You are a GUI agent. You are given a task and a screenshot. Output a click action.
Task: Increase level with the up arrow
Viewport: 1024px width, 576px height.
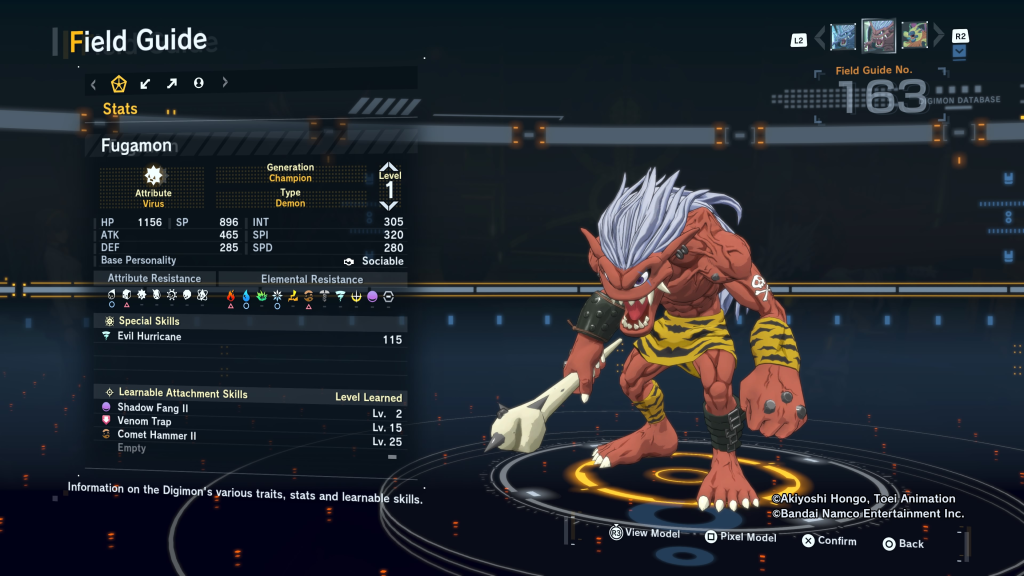tap(389, 167)
